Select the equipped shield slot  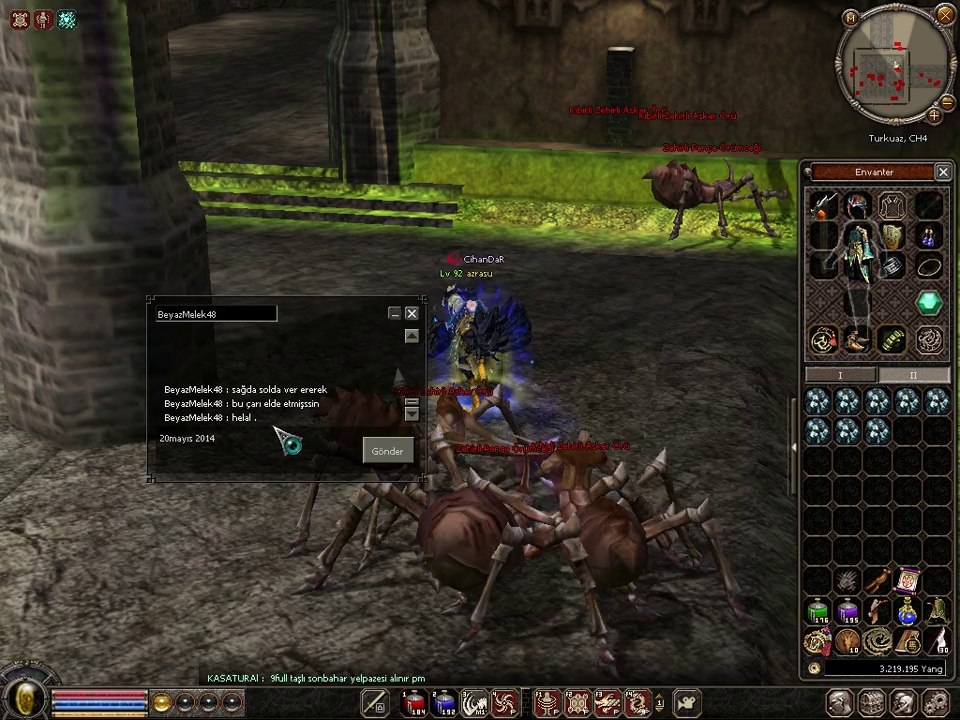click(892, 237)
